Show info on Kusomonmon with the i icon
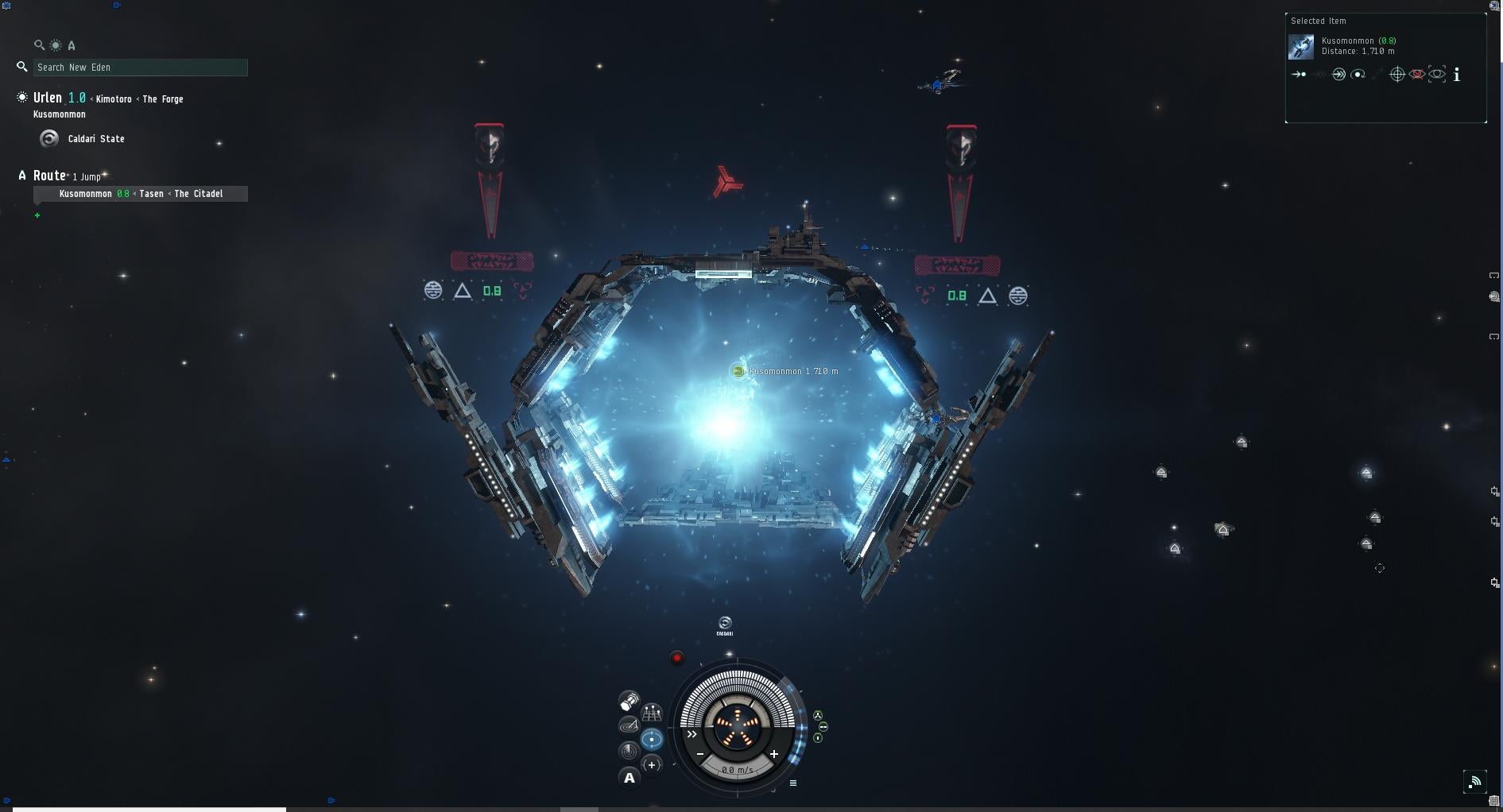1503x812 pixels. click(1457, 75)
